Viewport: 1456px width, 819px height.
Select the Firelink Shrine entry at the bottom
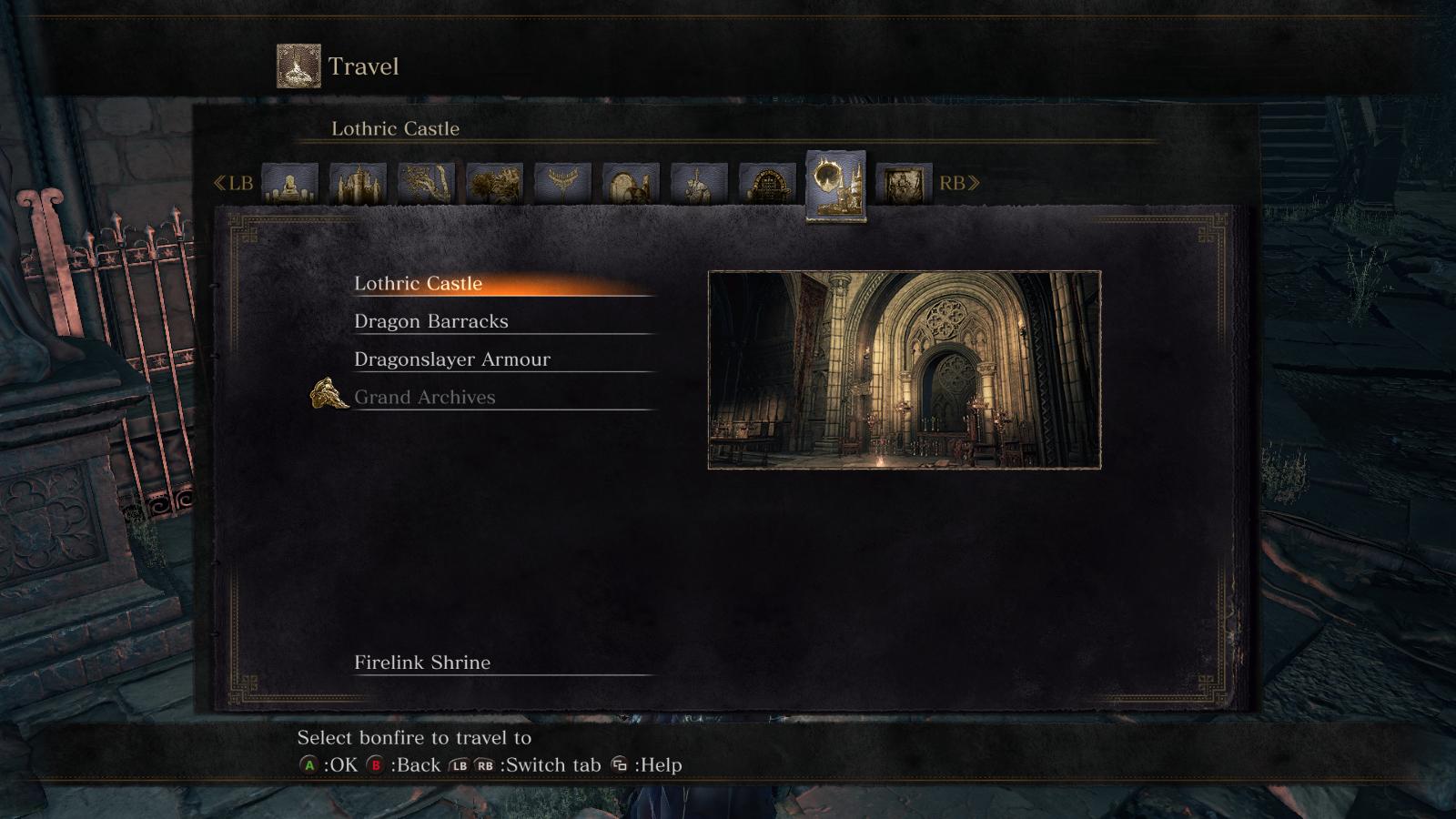[x=421, y=662]
